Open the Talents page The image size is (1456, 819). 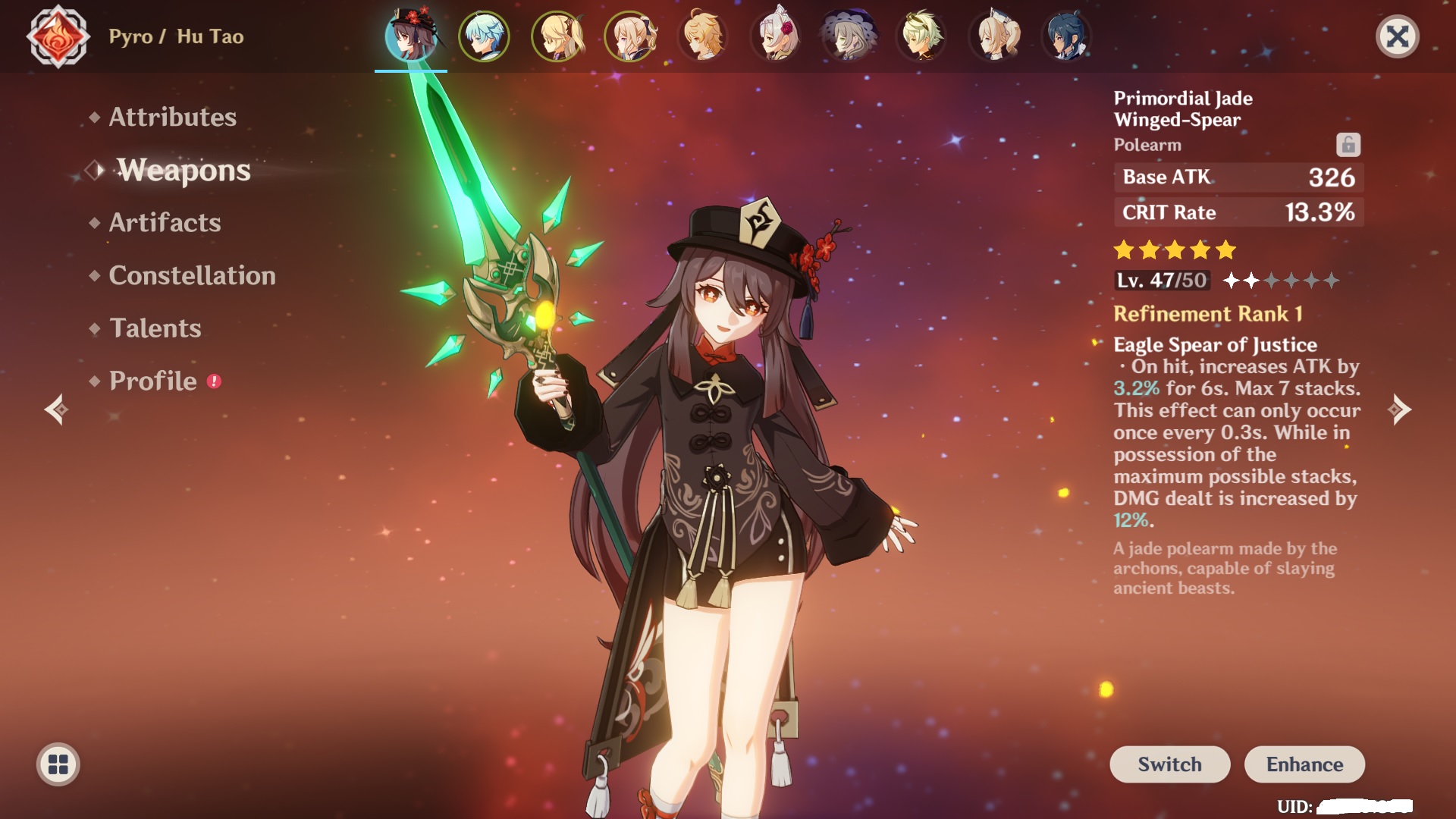coord(155,328)
